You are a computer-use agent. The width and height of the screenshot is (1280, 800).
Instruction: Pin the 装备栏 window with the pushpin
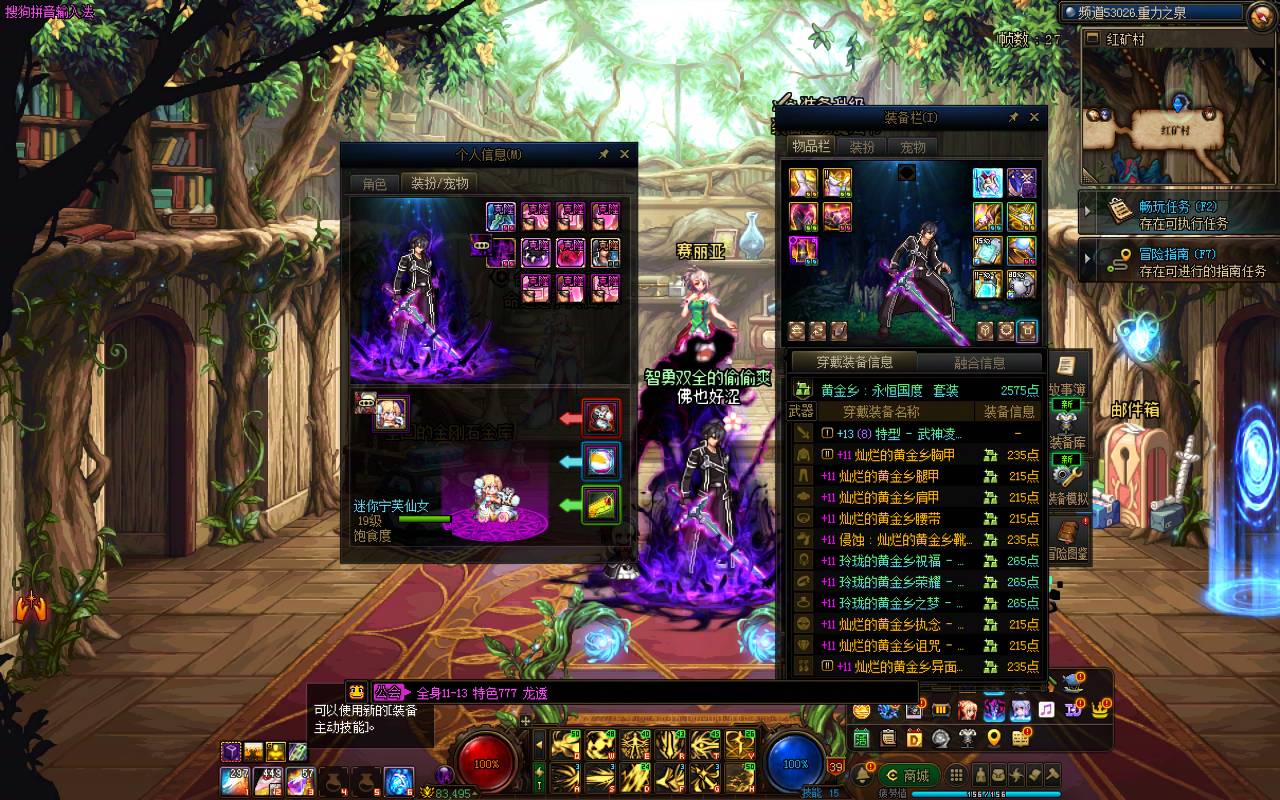(x=1013, y=117)
